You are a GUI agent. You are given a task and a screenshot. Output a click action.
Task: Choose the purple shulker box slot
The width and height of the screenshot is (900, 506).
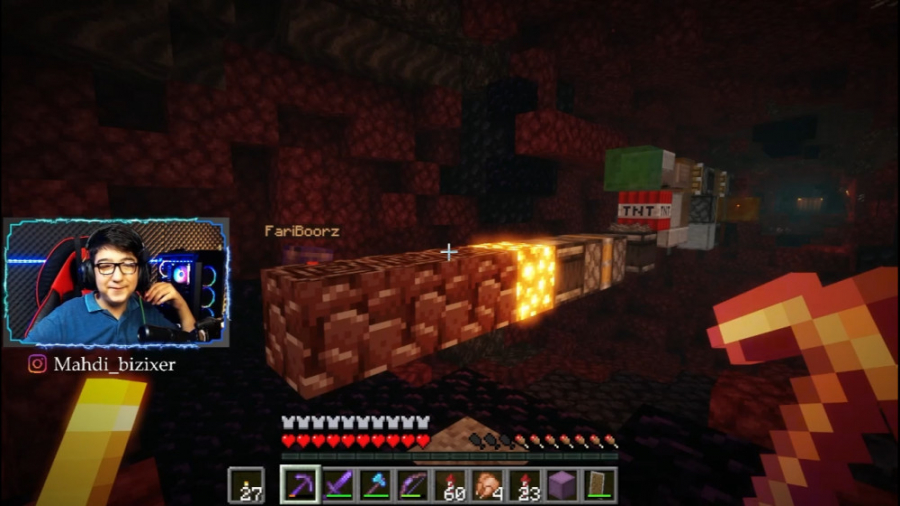coord(562,485)
